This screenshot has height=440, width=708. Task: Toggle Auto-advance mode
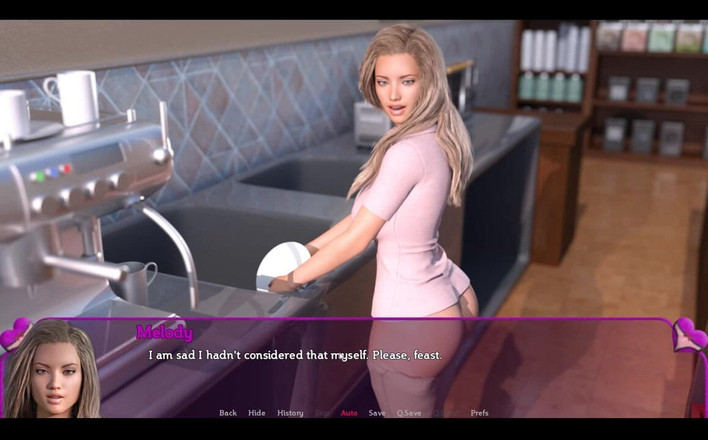tap(349, 413)
